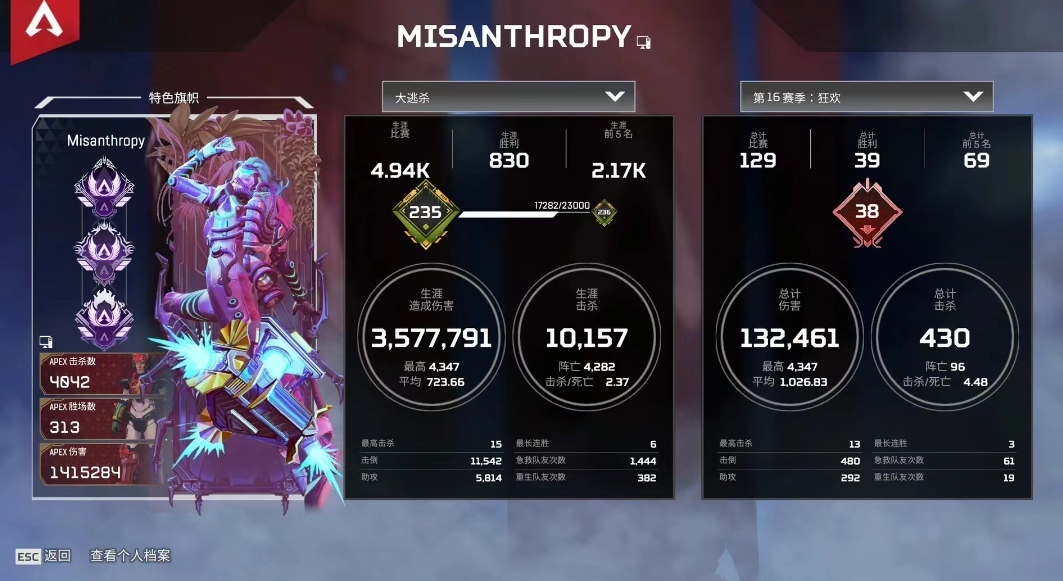Viewport: 1063px width, 581px height.
Task: Open the 大逃杀 game mode dropdown
Action: coord(508,97)
